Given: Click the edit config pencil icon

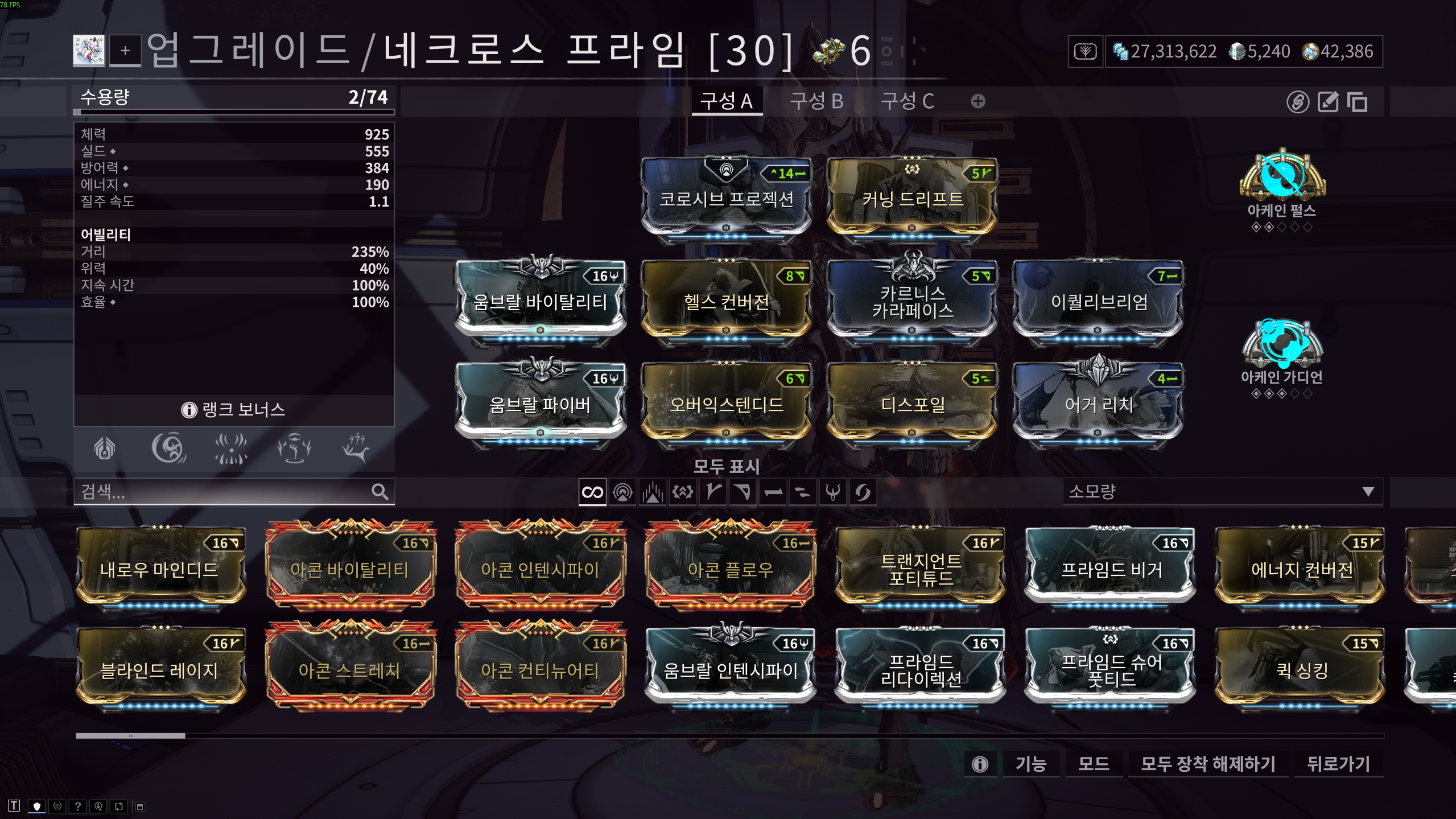Looking at the screenshot, I should (1328, 102).
